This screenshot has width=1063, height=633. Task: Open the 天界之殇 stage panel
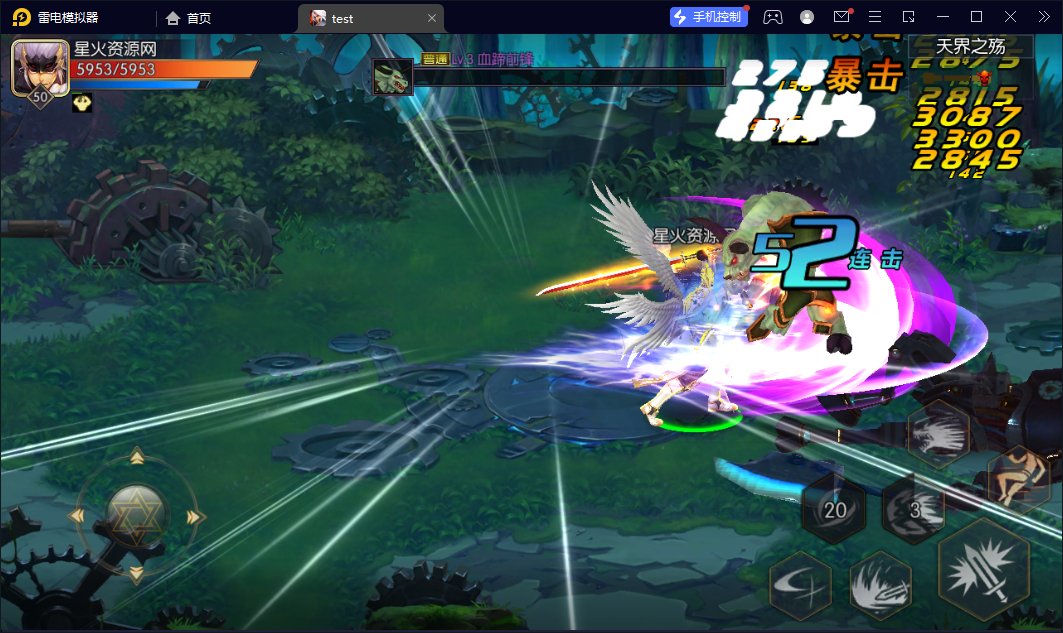(970, 46)
